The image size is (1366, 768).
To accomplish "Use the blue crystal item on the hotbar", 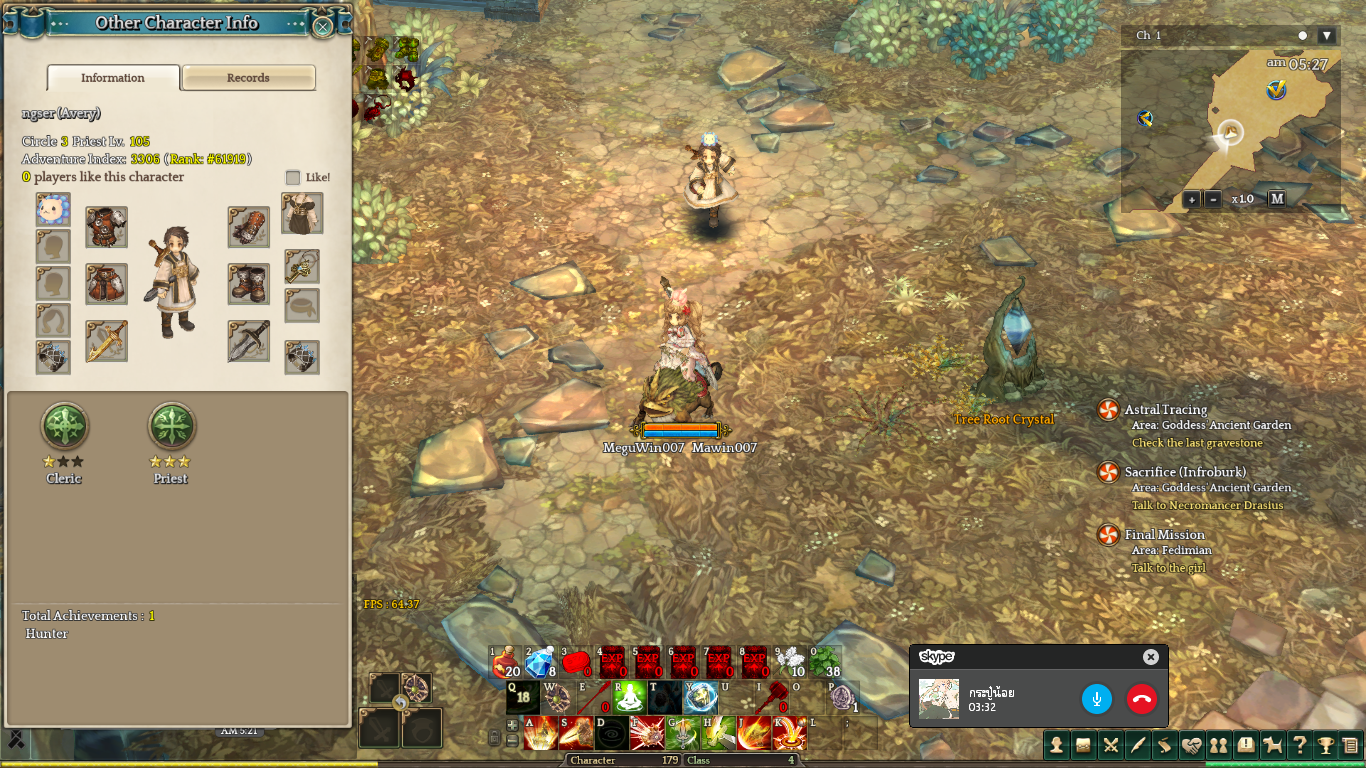I will click(541, 662).
